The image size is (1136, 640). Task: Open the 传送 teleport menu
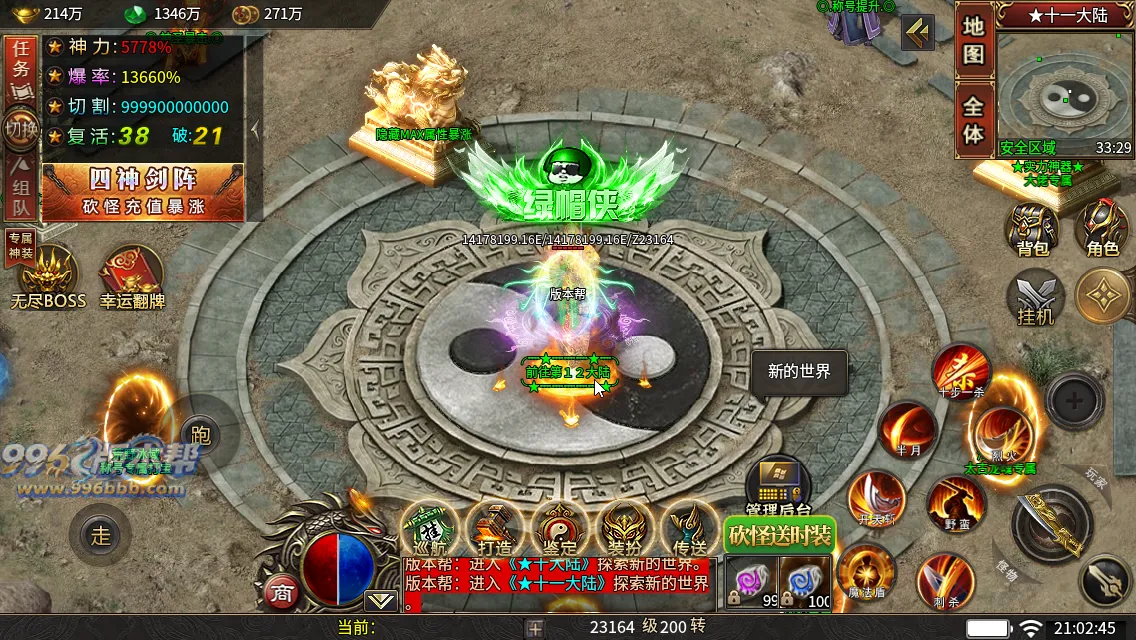(x=689, y=528)
